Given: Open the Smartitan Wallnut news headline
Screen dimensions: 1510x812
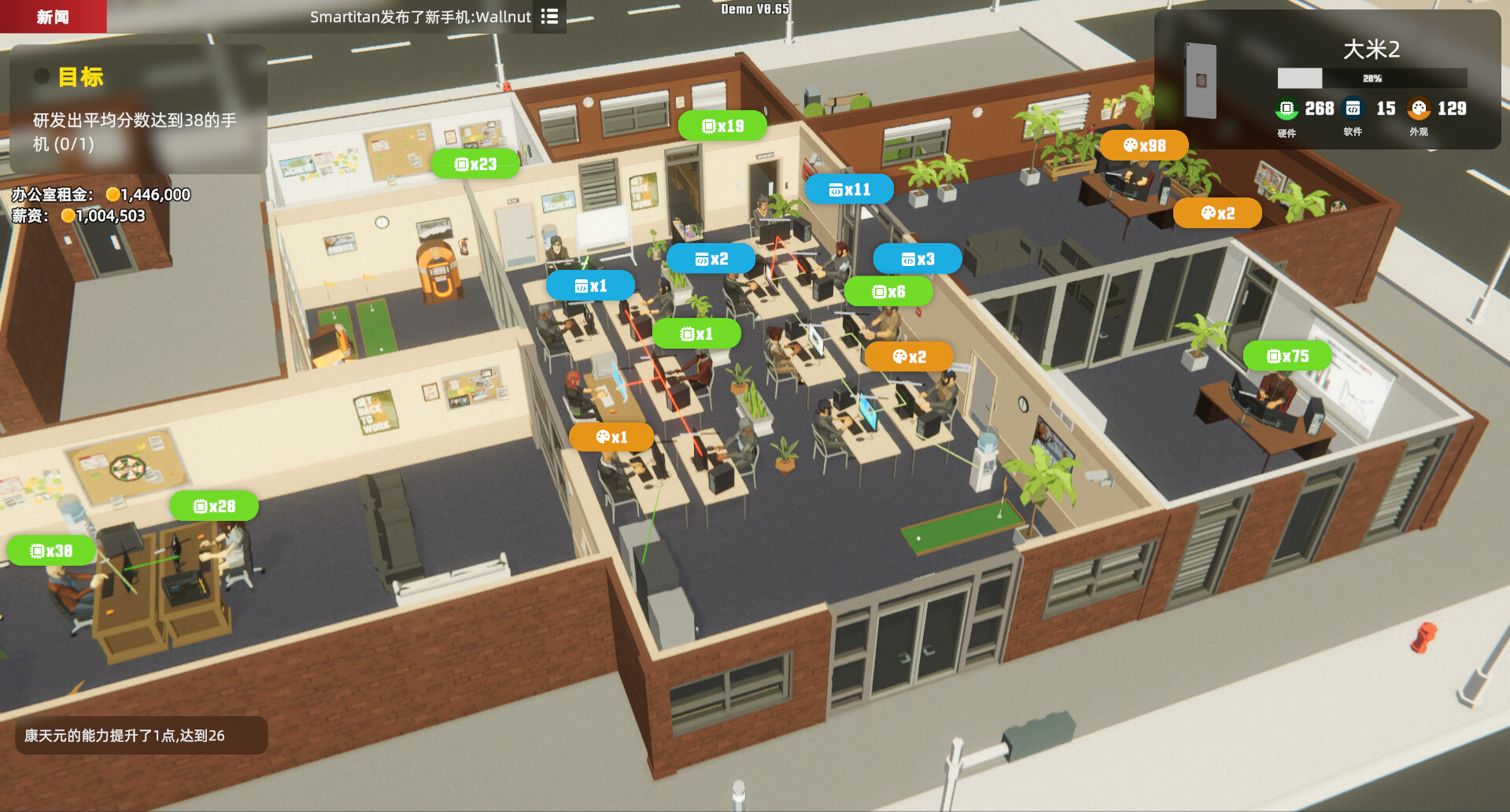Looking at the screenshot, I should click(419, 17).
